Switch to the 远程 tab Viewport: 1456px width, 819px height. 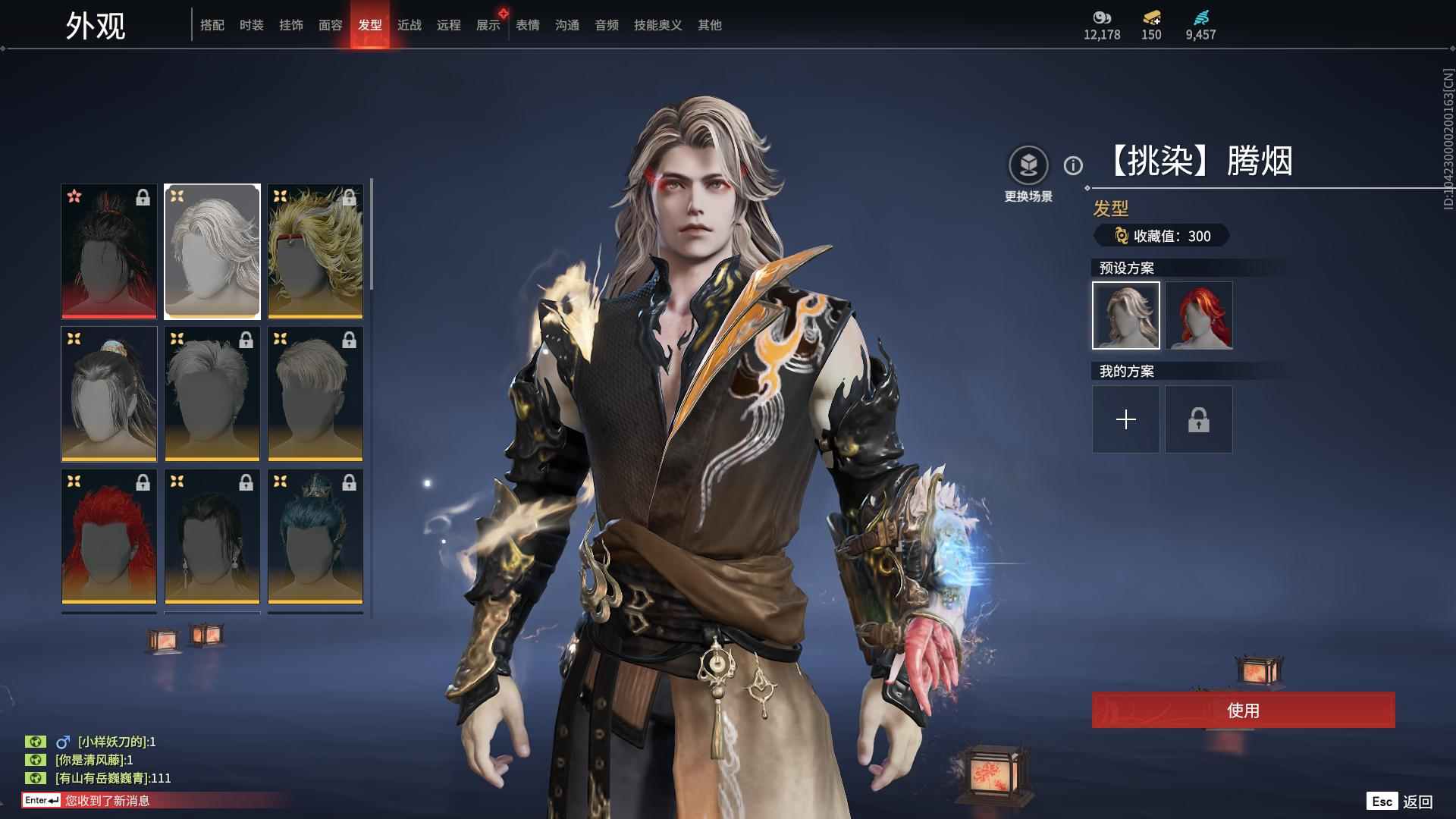[448, 25]
